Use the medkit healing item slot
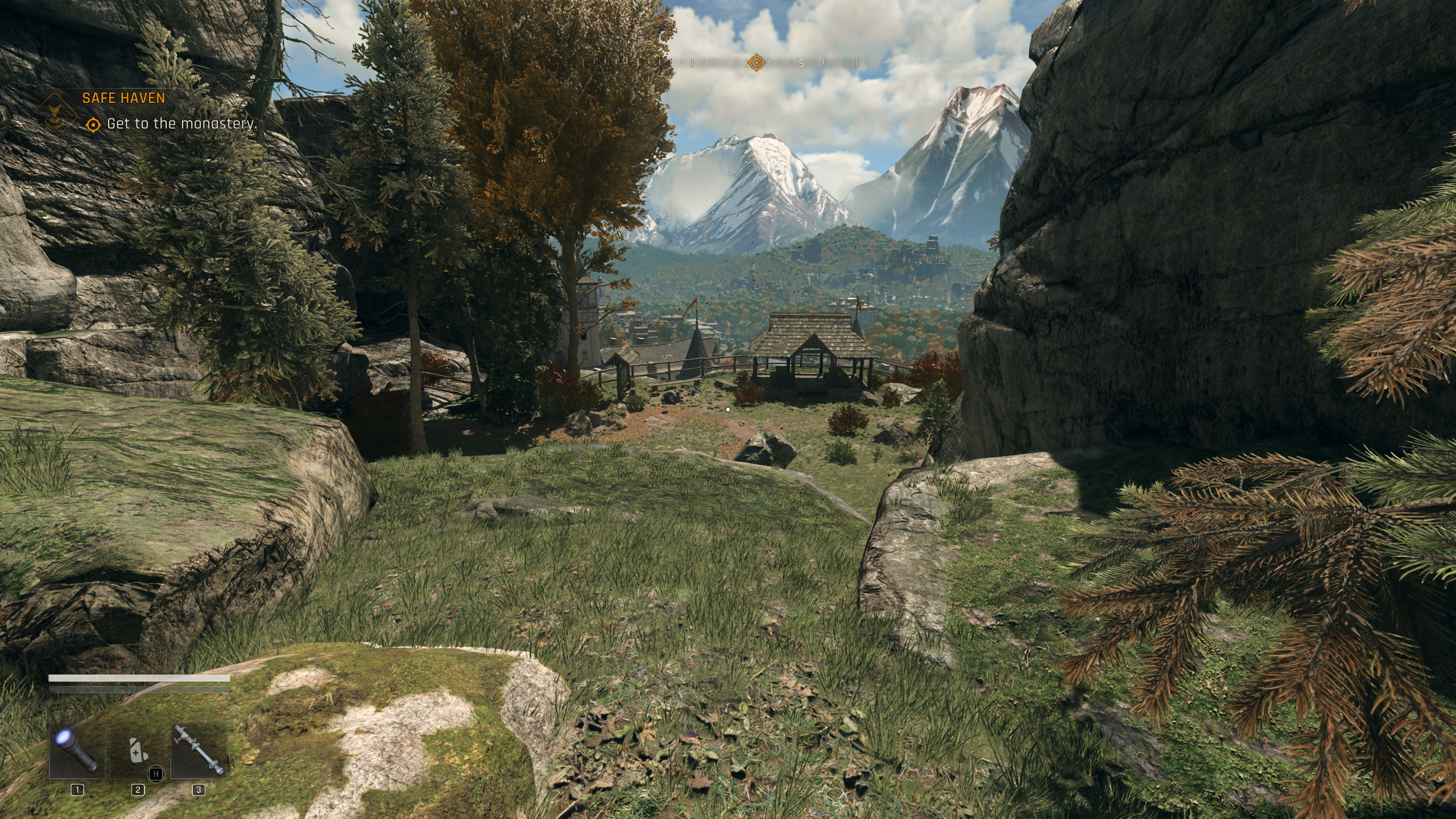 click(x=138, y=752)
